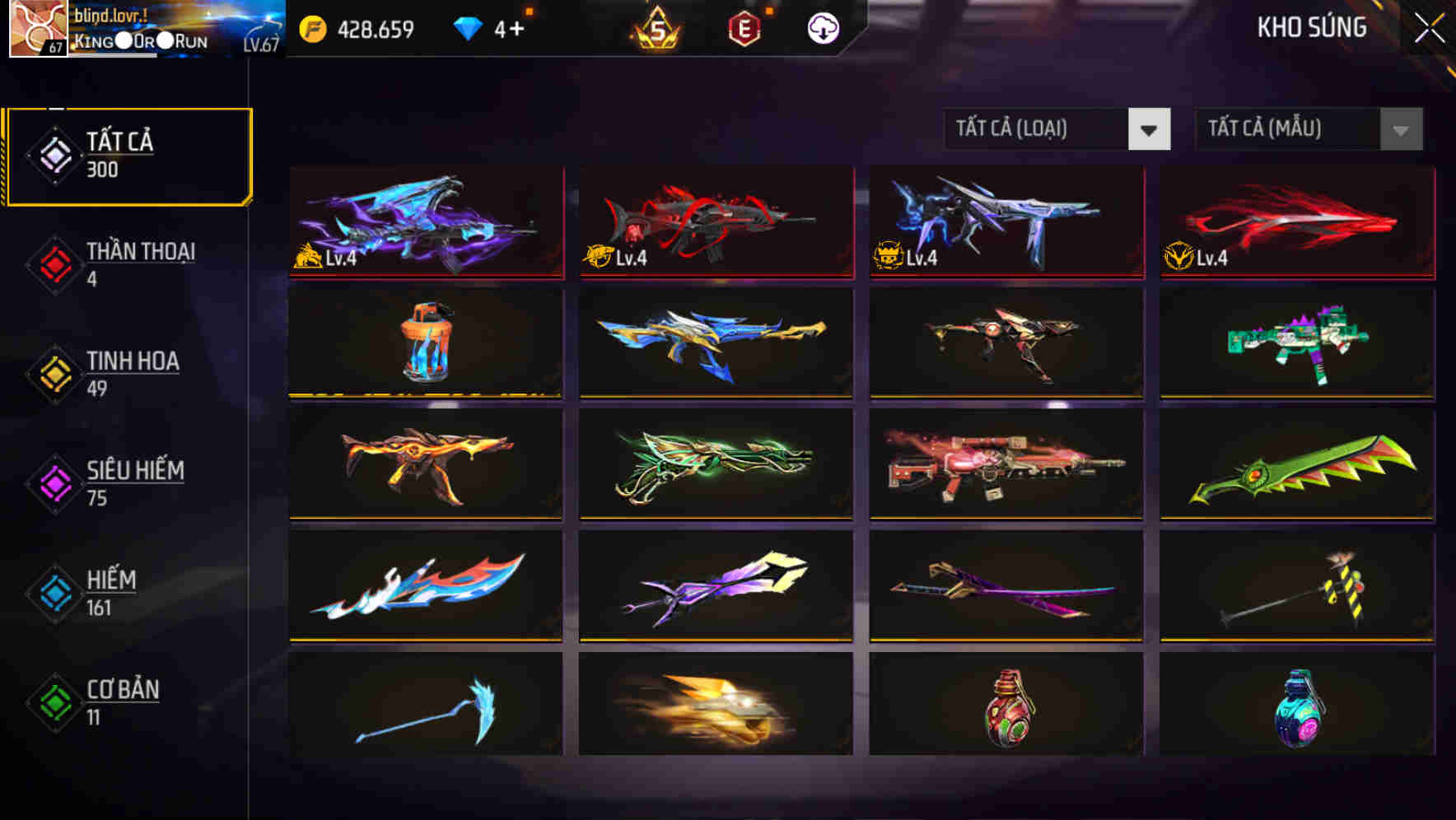Image resolution: width=1456 pixels, height=820 pixels.
Task: Click the blue diamond currency icon
Action: 466,27
